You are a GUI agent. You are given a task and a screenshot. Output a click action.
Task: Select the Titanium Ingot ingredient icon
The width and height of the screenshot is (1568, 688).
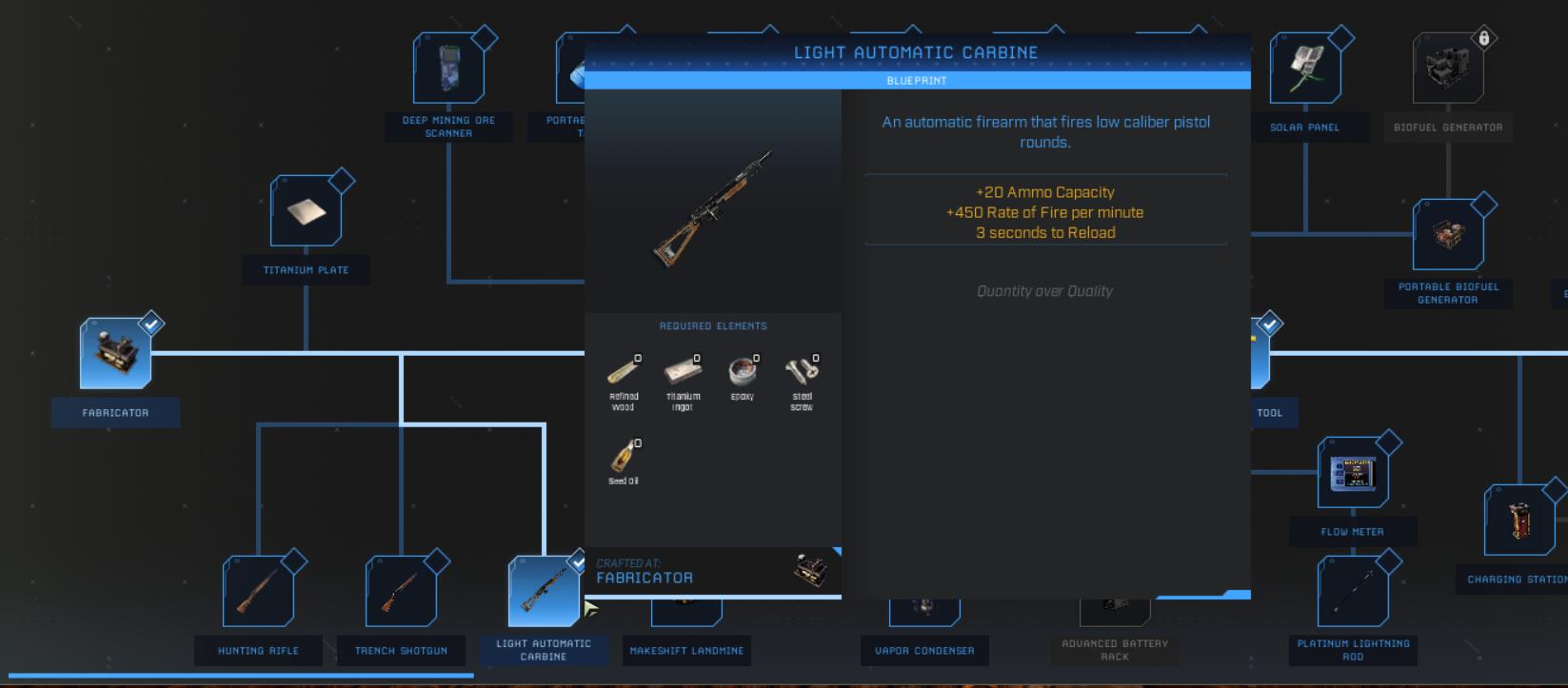[x=684, y=373]
